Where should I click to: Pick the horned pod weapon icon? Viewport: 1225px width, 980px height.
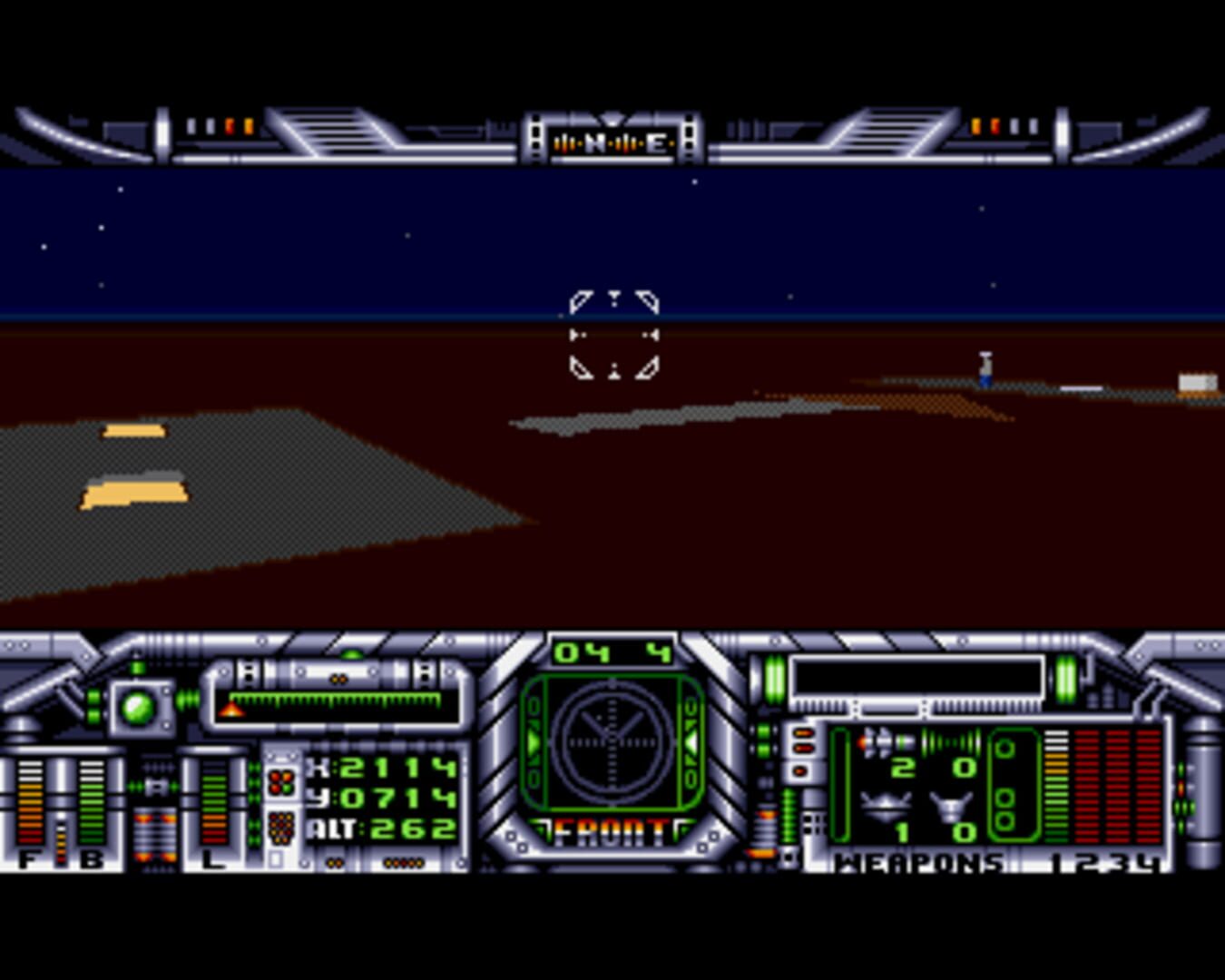point(950,805)
